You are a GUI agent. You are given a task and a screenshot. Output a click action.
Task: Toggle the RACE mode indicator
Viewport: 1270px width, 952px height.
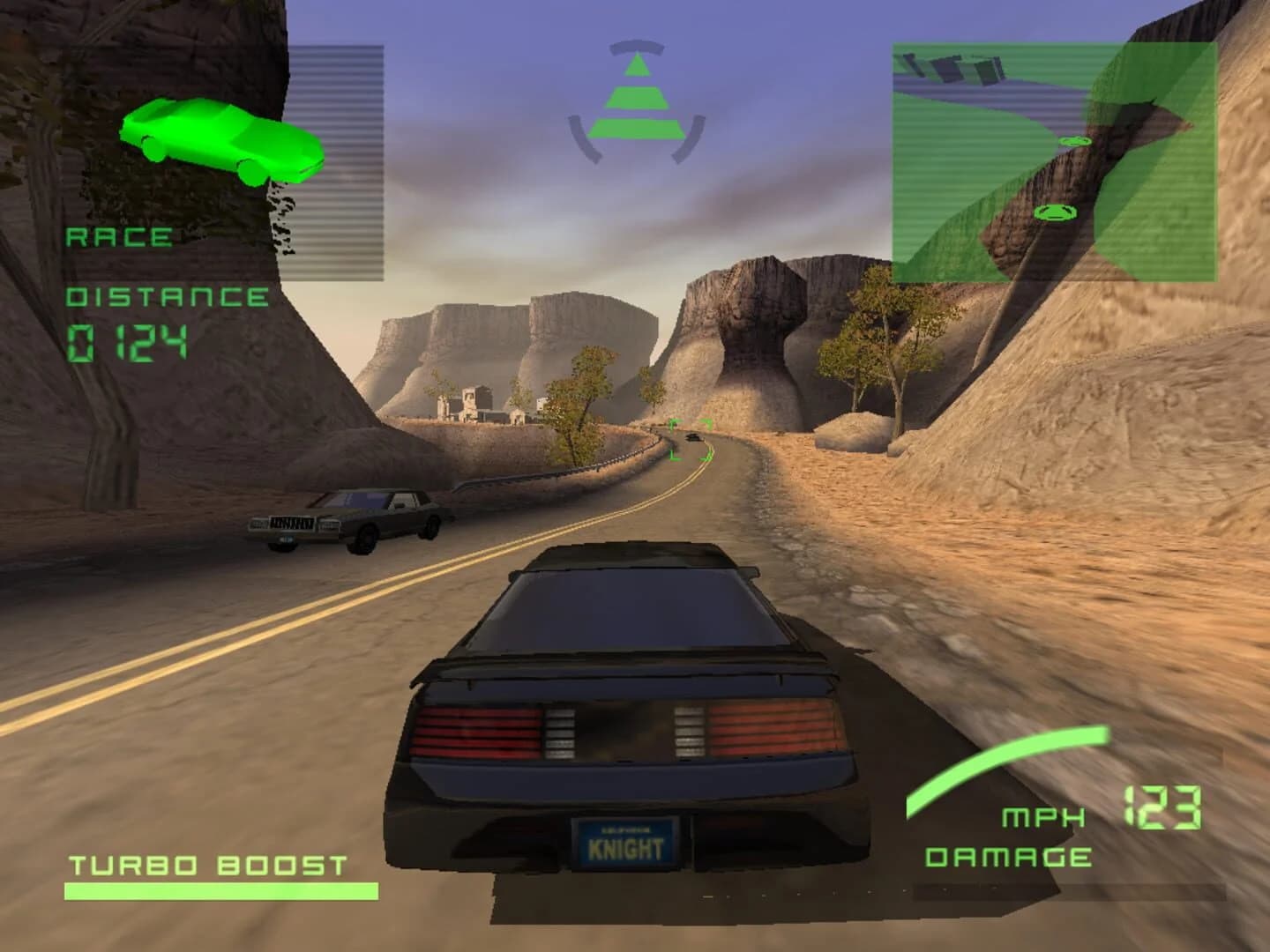(119, 236)
